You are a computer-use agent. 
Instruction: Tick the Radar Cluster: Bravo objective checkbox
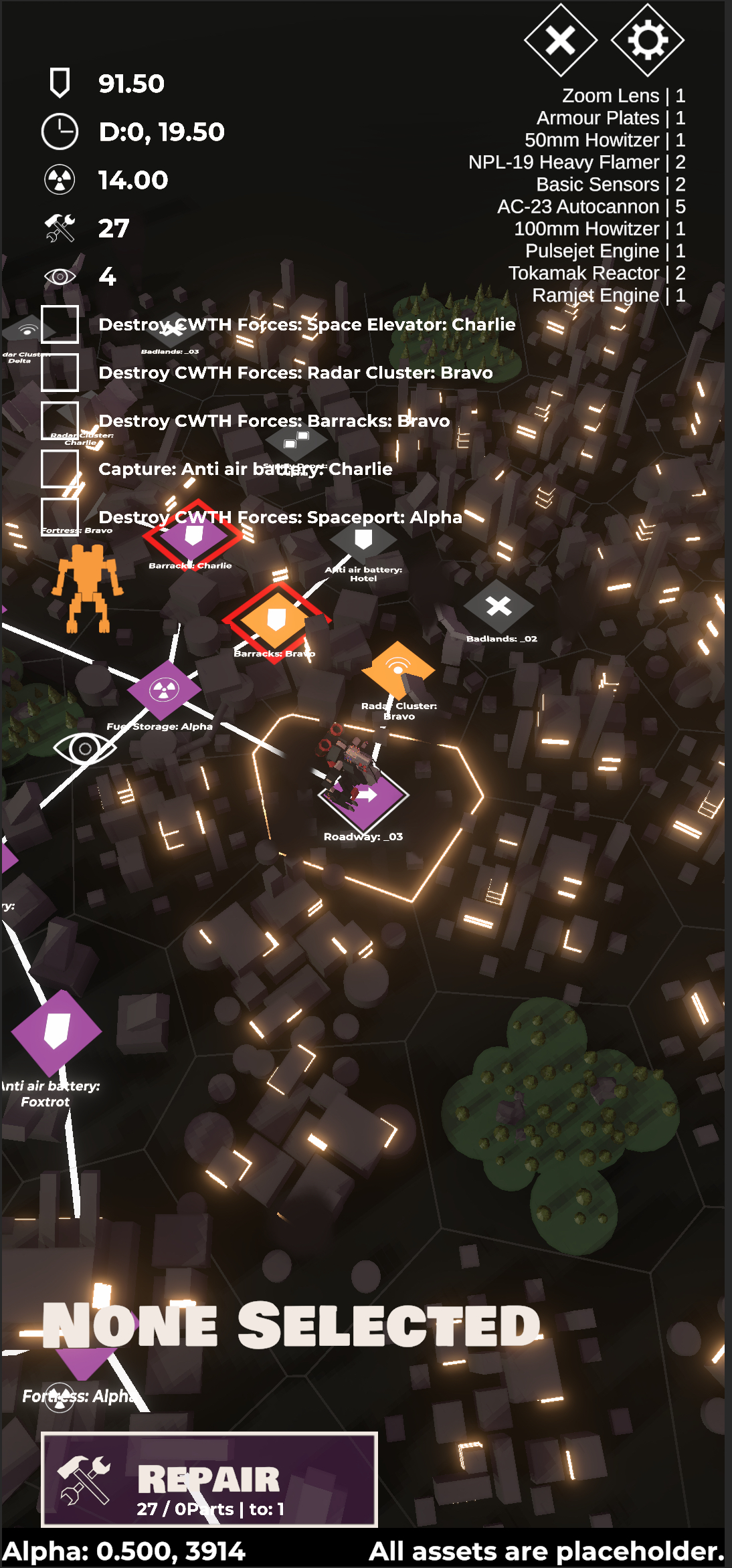point(60,373)
